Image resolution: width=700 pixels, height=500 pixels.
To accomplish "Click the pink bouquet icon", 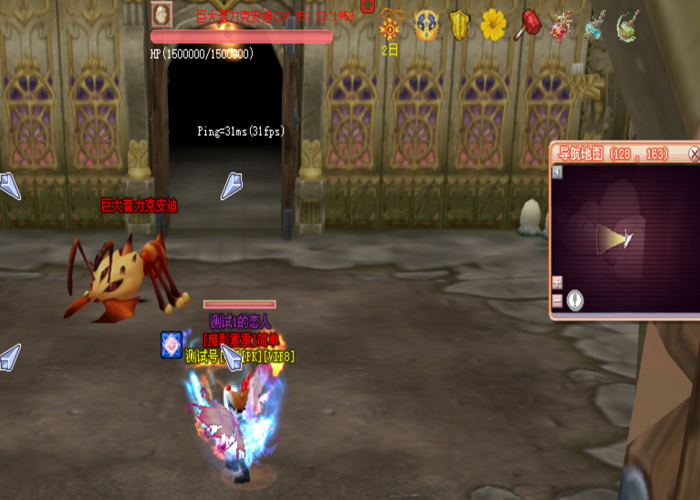I will (561, 24).
